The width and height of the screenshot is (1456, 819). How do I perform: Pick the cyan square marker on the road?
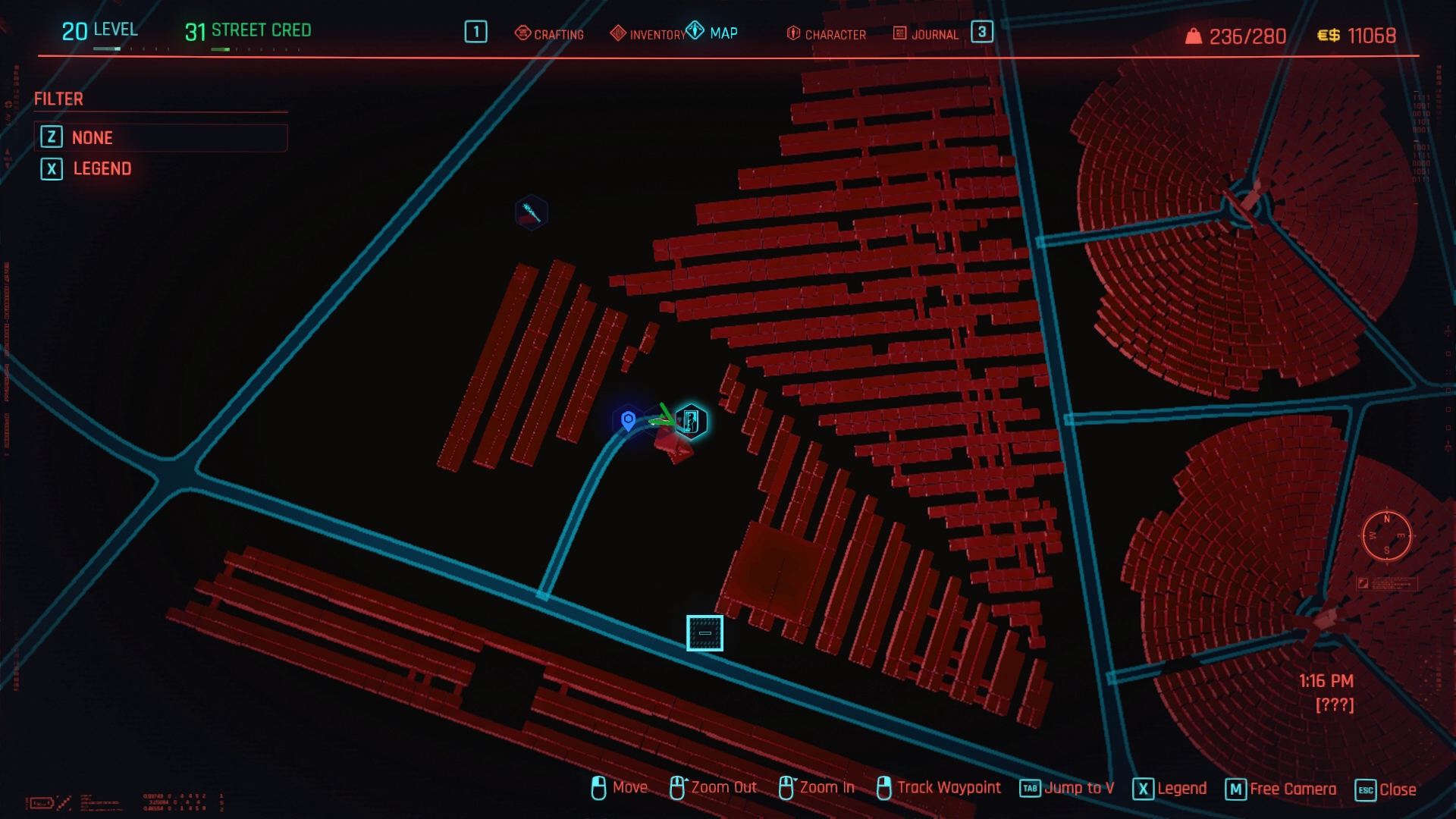tap(704, 633)
